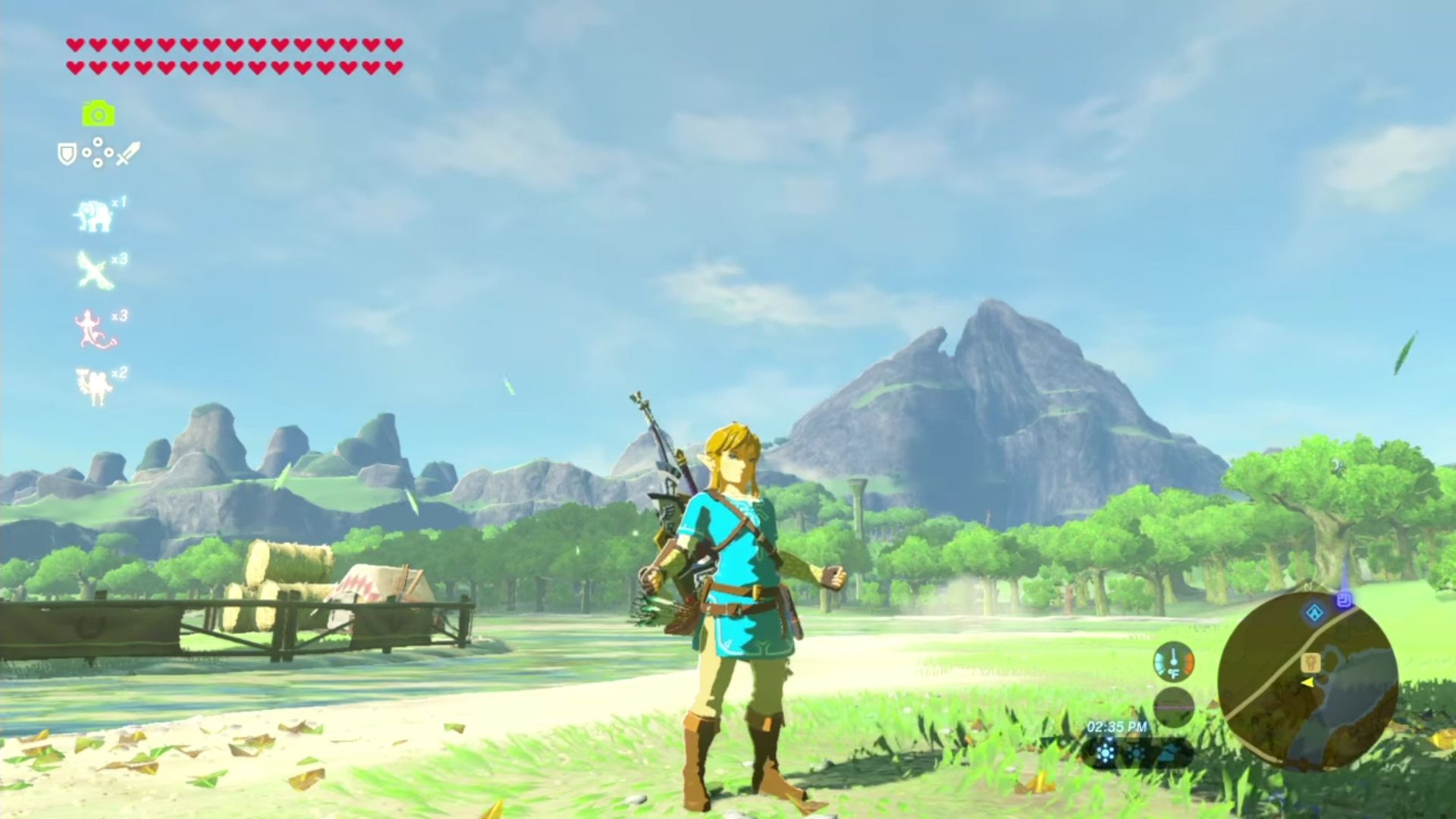This screenshot has height=819, width=1456.
Task: Click Vah Ruta's Mipha's Grace ability icon
Action: tap(94, 216)
